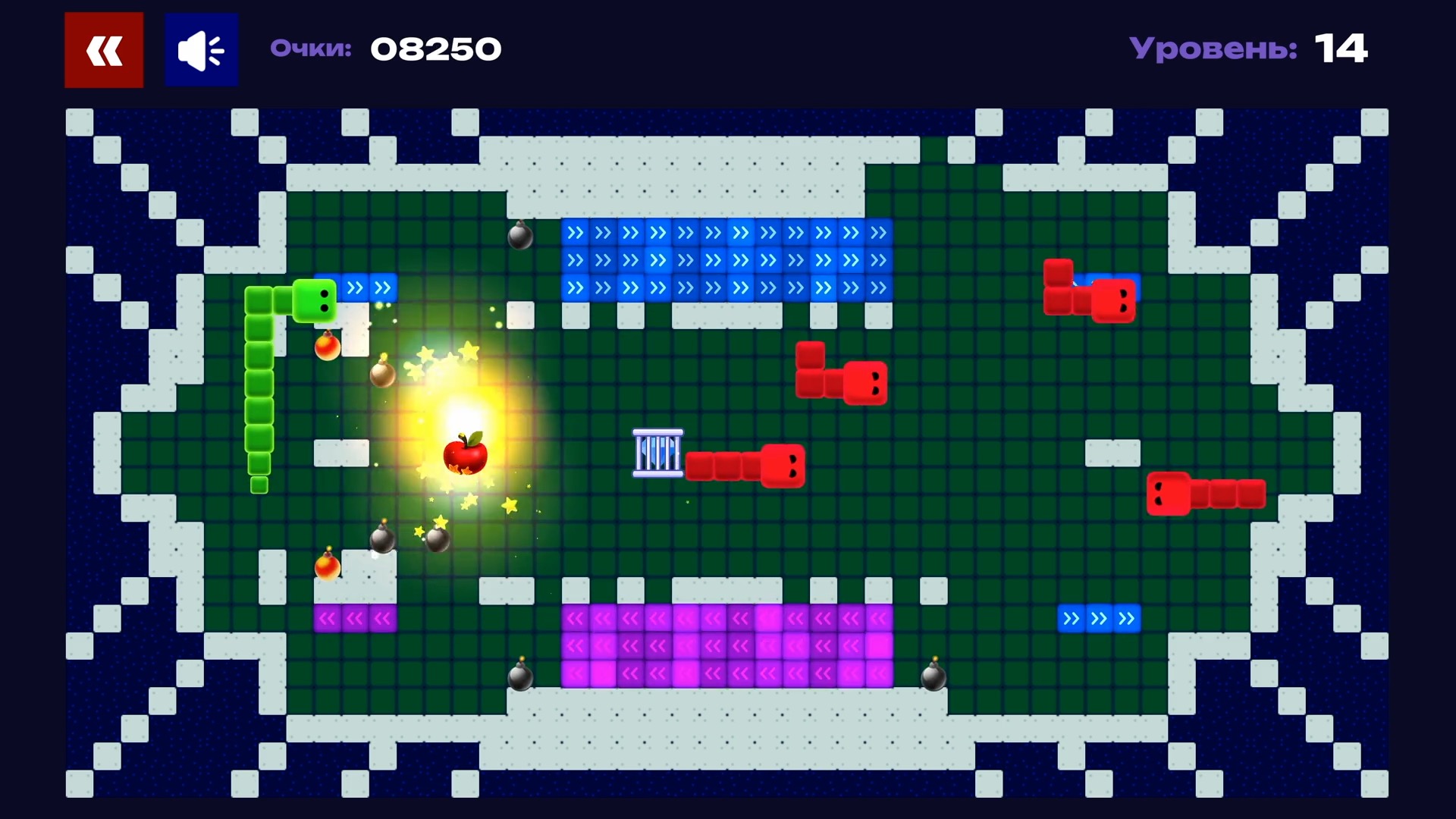Click the small purple arrow strip on the left
This screenshot has height=819, width=1456.
[x=354, y=618]
